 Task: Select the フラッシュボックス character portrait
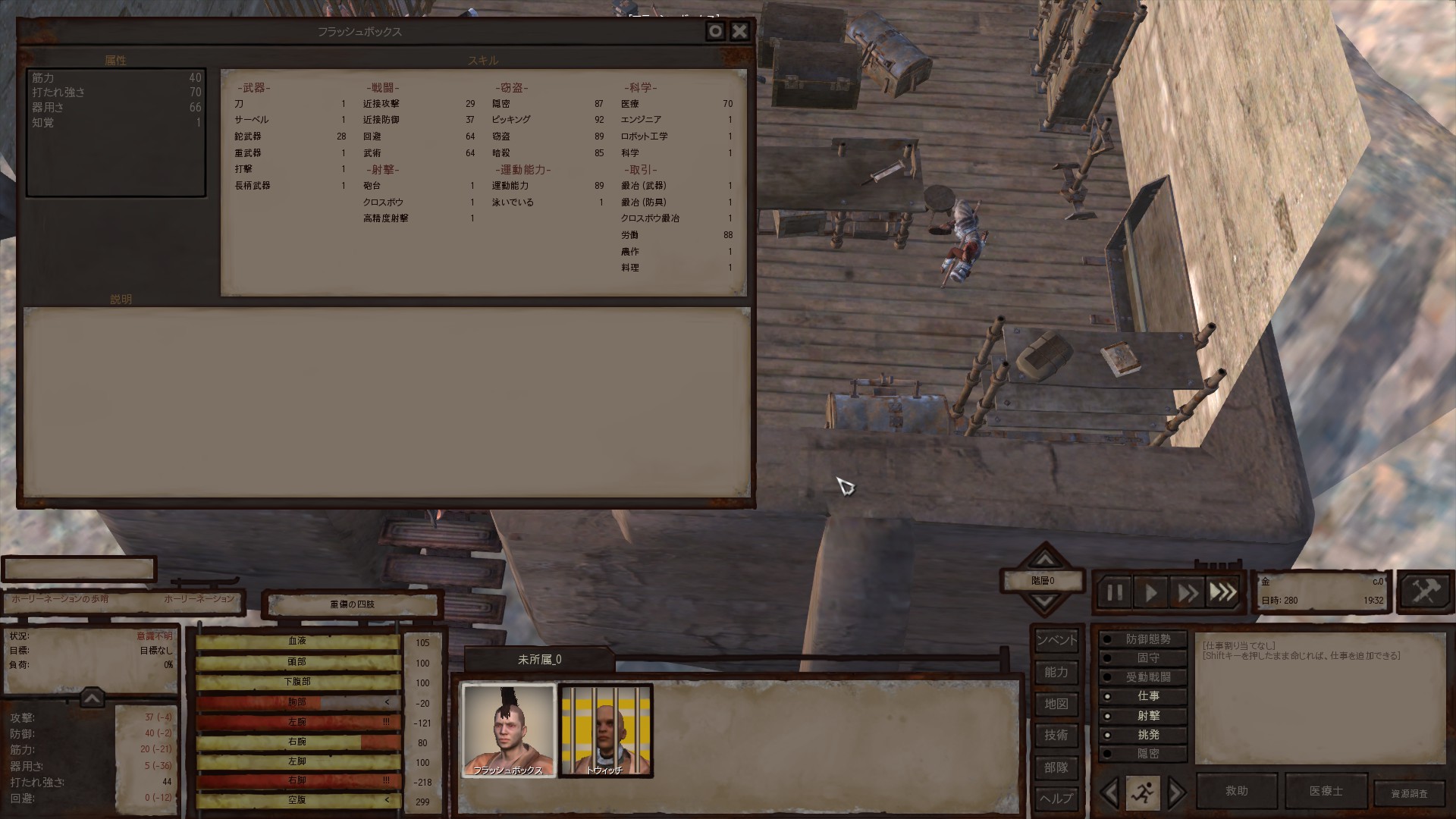tap(509, 730)
